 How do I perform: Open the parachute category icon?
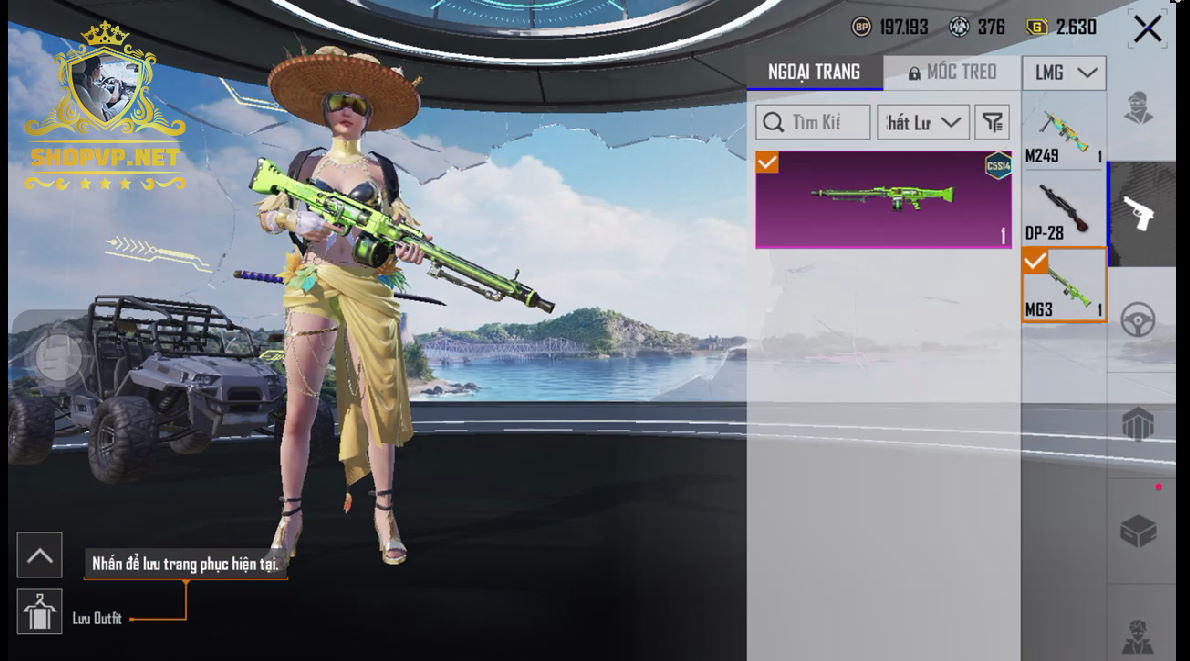click(x=1138, y=424)
